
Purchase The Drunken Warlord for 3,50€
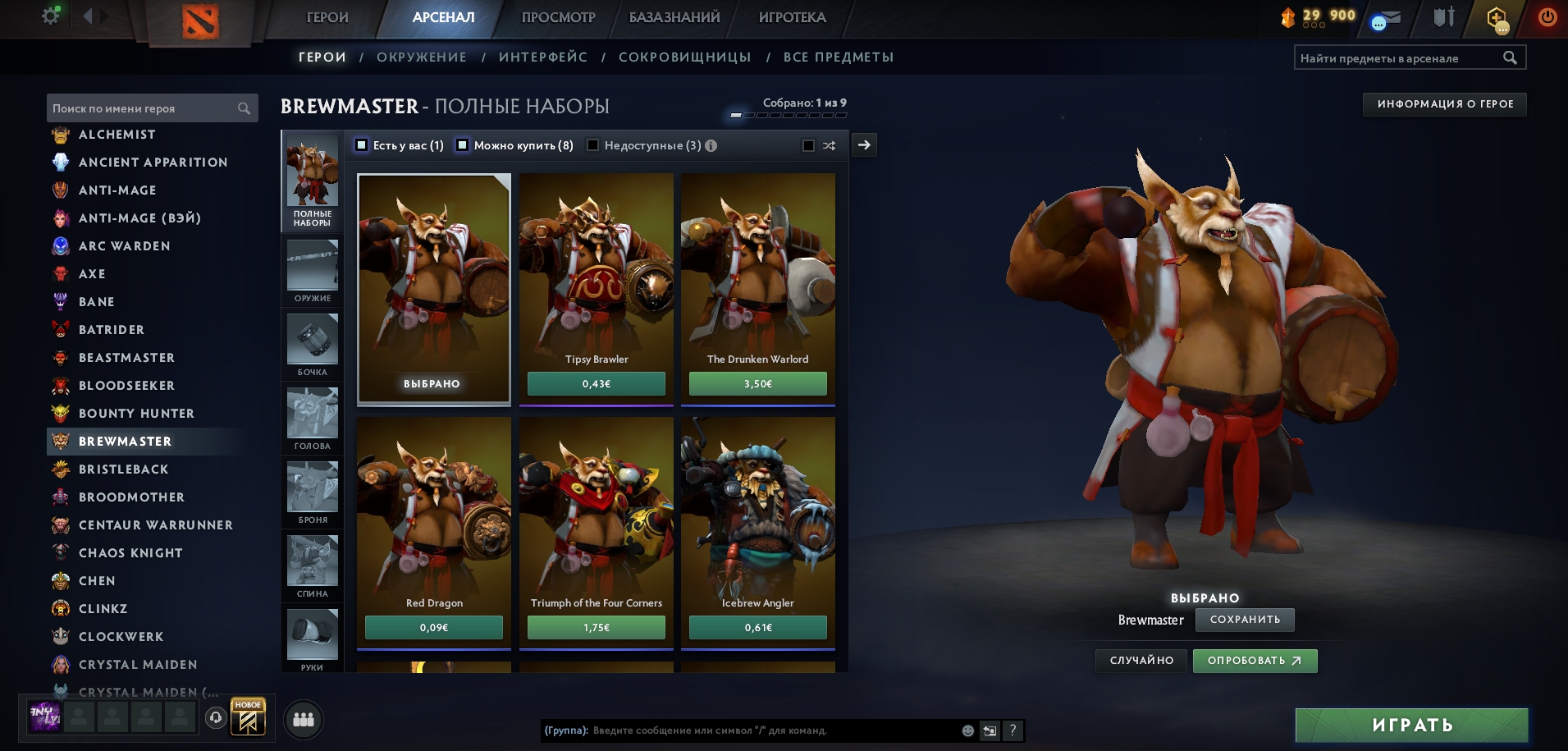click(757, 384)
